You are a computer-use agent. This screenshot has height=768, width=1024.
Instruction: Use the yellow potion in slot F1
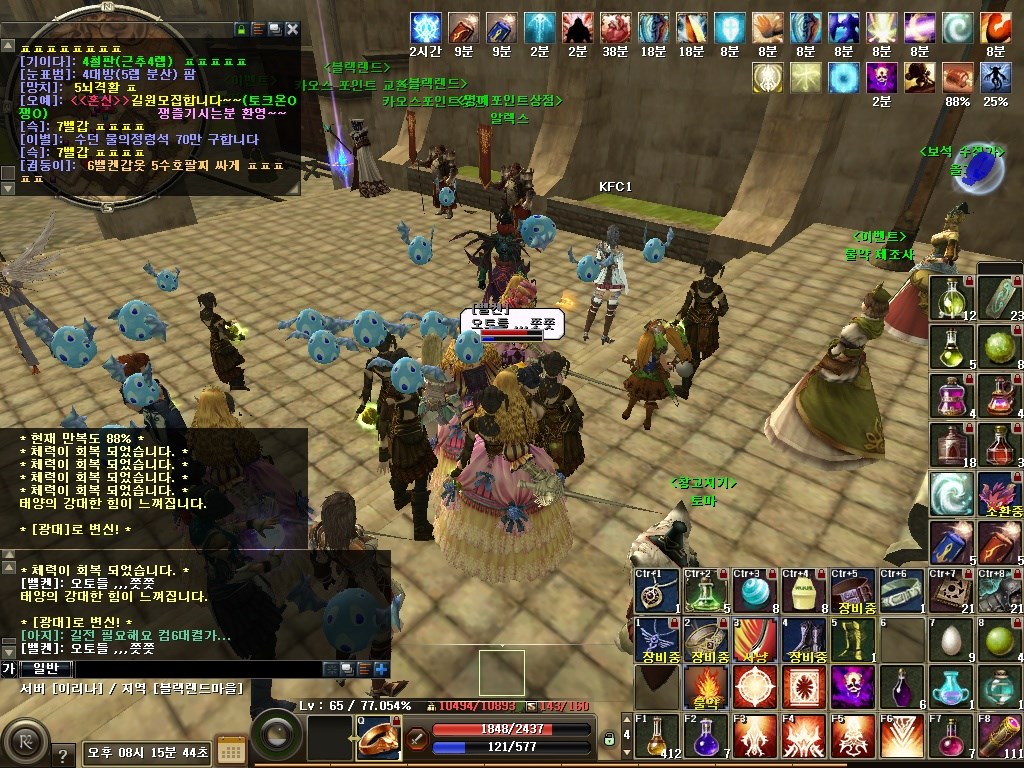pos(655,737)
